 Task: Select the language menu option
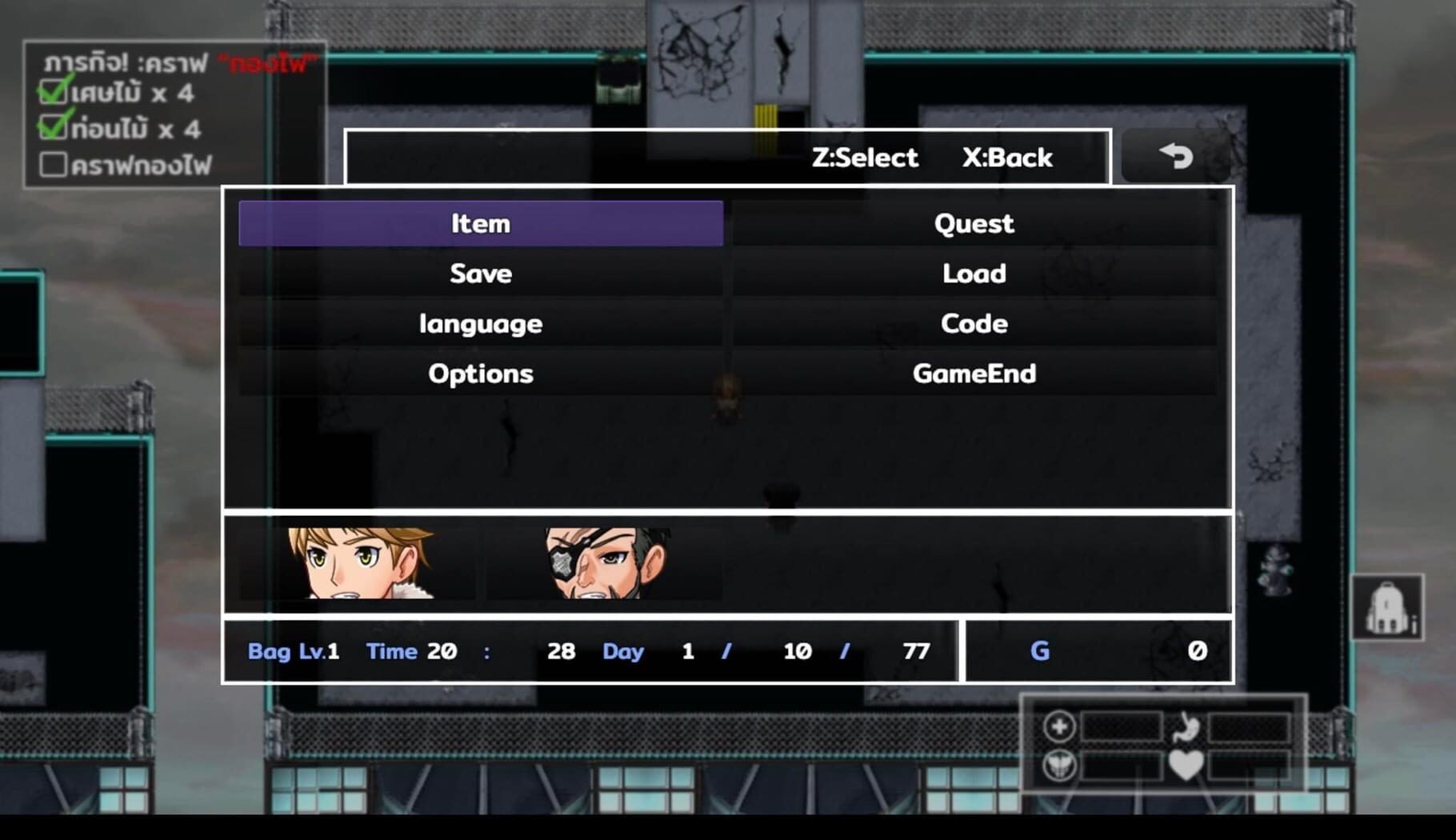click(480, 323)
